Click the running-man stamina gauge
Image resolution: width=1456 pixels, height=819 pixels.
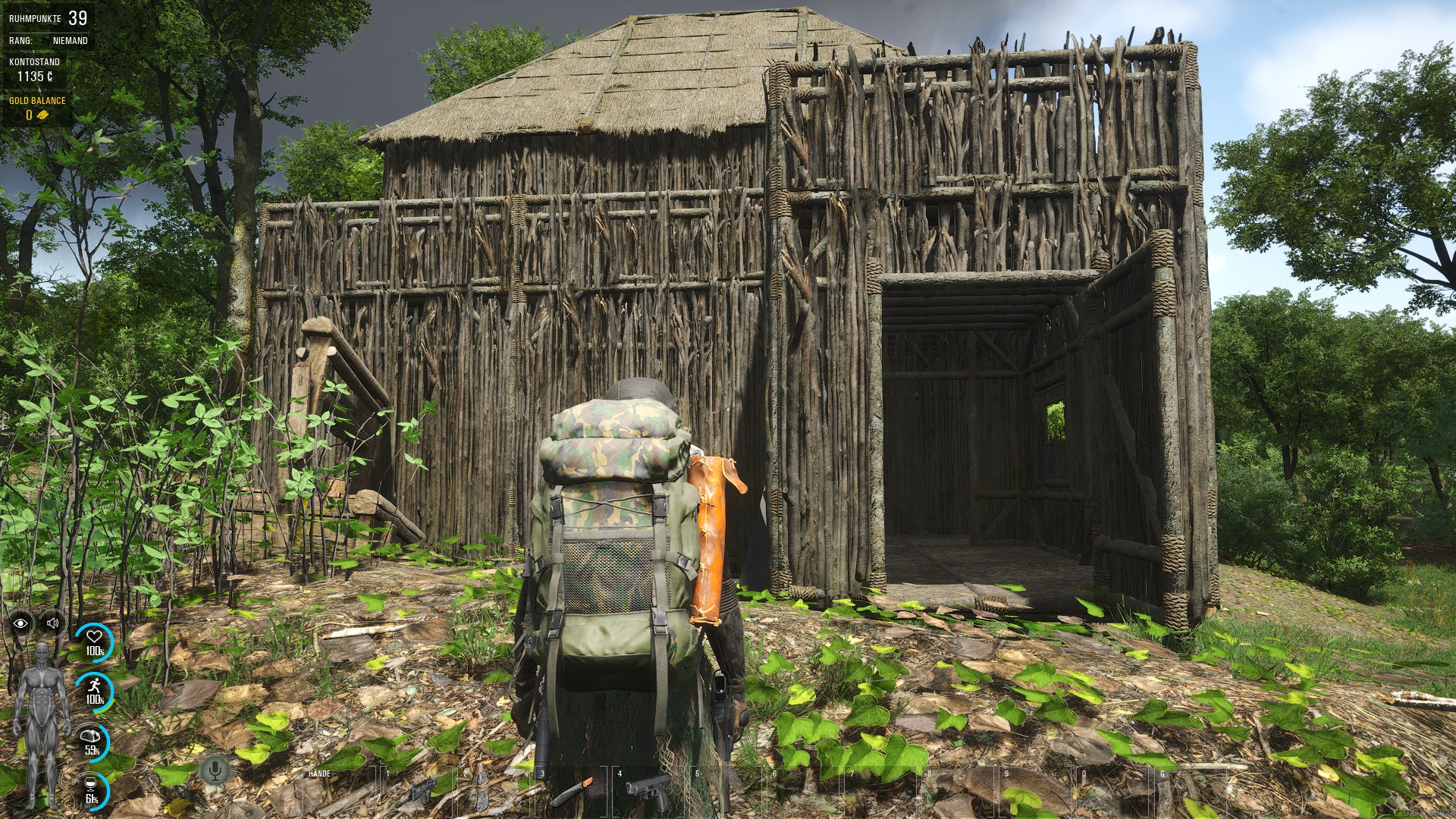click(94, 690)
